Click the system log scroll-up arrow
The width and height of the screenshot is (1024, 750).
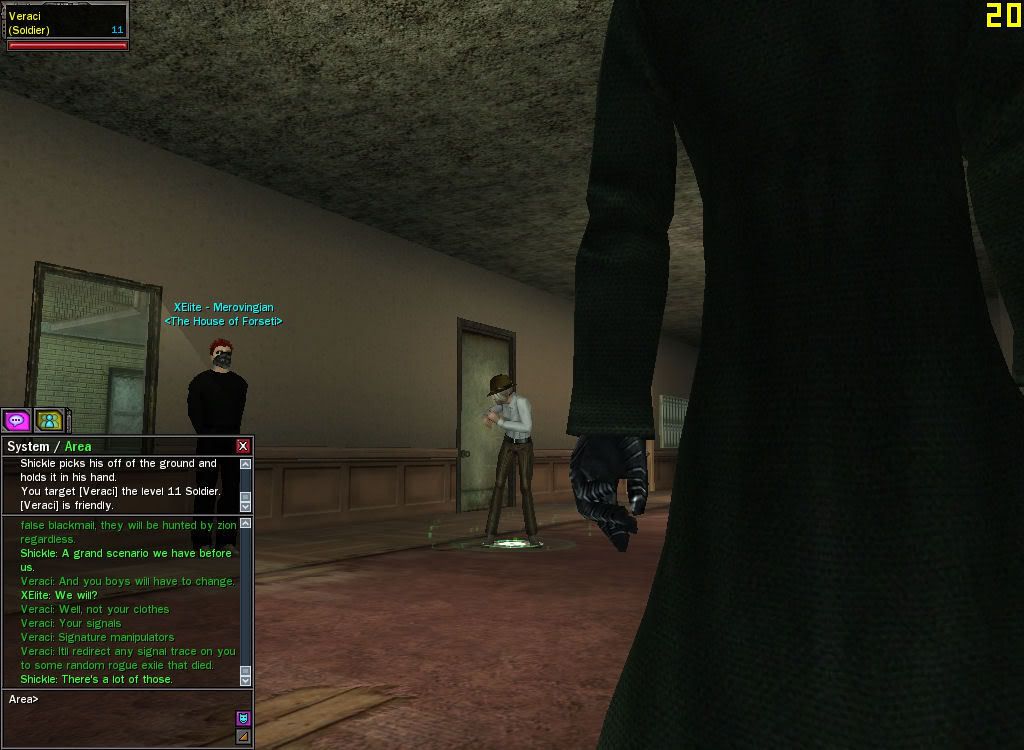pos(246,464)
